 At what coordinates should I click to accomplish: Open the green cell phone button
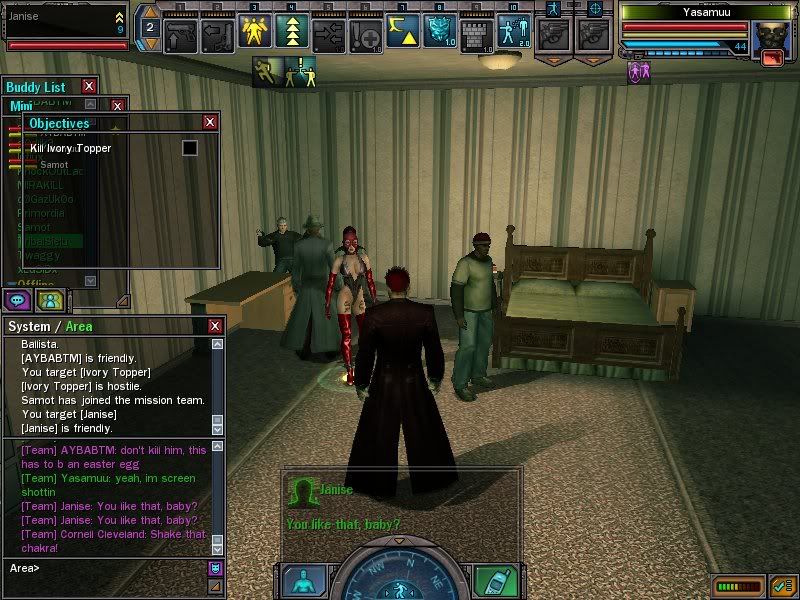pos(494,581)
